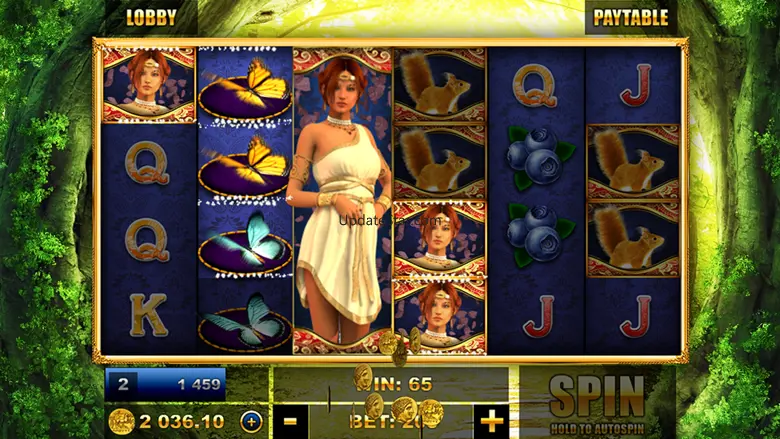Open the Lobby
Viewport: 780px width, 439px height.
tap(151, 17)
